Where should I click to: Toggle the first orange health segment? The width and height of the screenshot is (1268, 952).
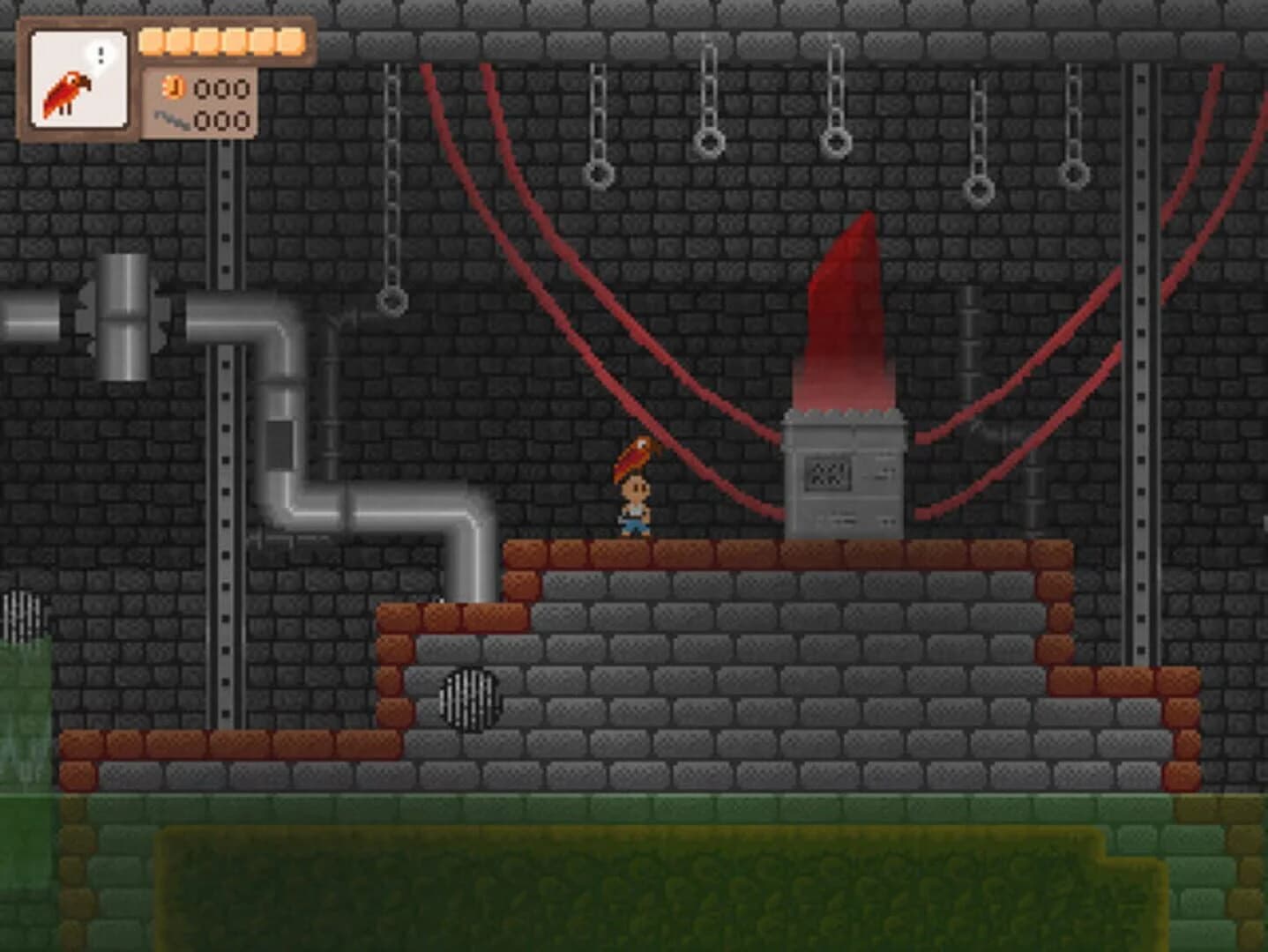[x=152, y=39]
